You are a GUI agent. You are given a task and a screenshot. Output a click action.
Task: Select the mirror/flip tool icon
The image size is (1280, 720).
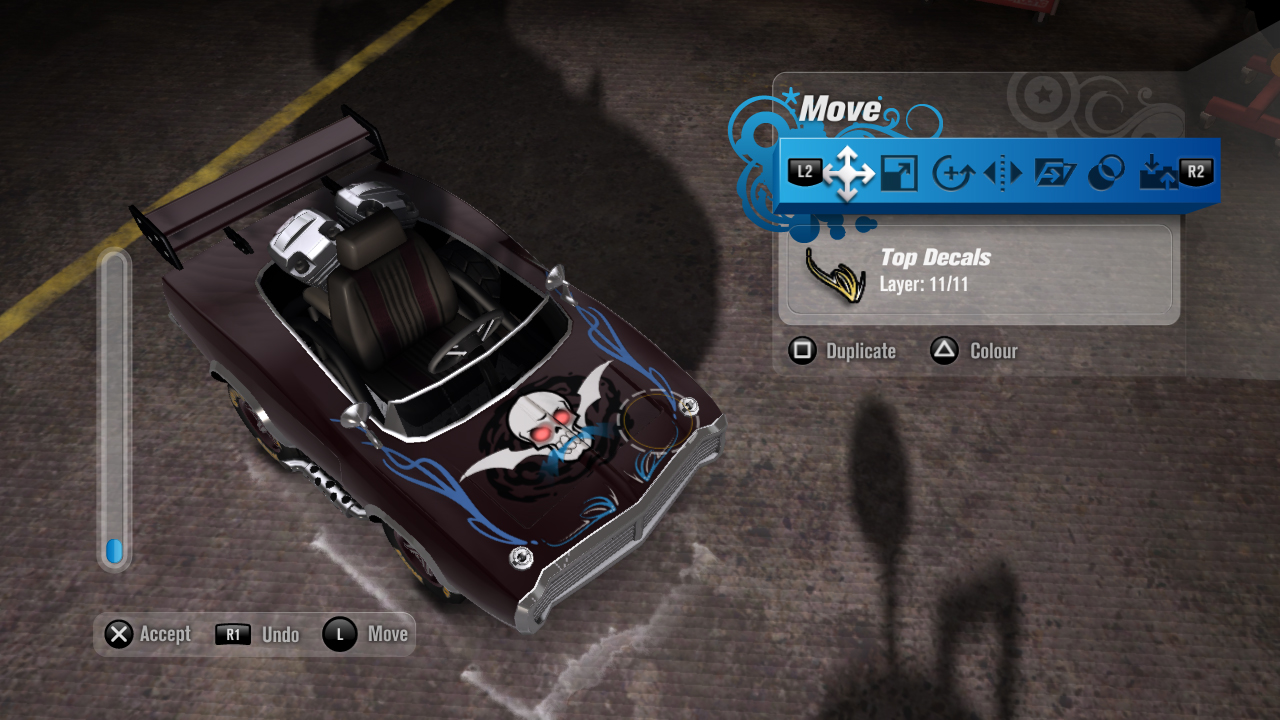(1003, 173)
